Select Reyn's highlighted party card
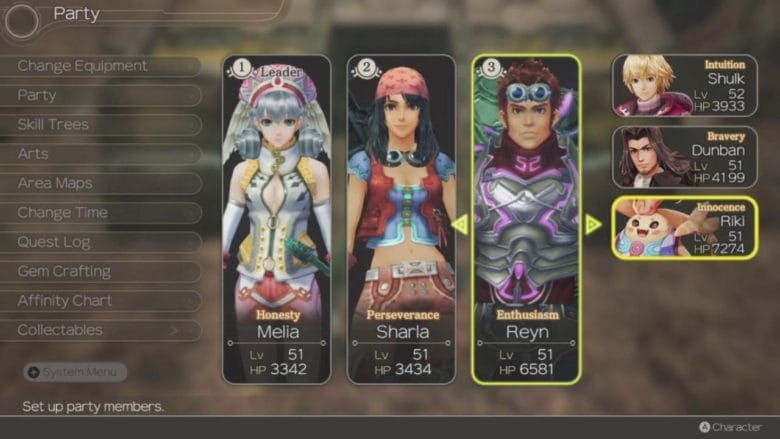The image size is (780, 439). click(526, 220)
